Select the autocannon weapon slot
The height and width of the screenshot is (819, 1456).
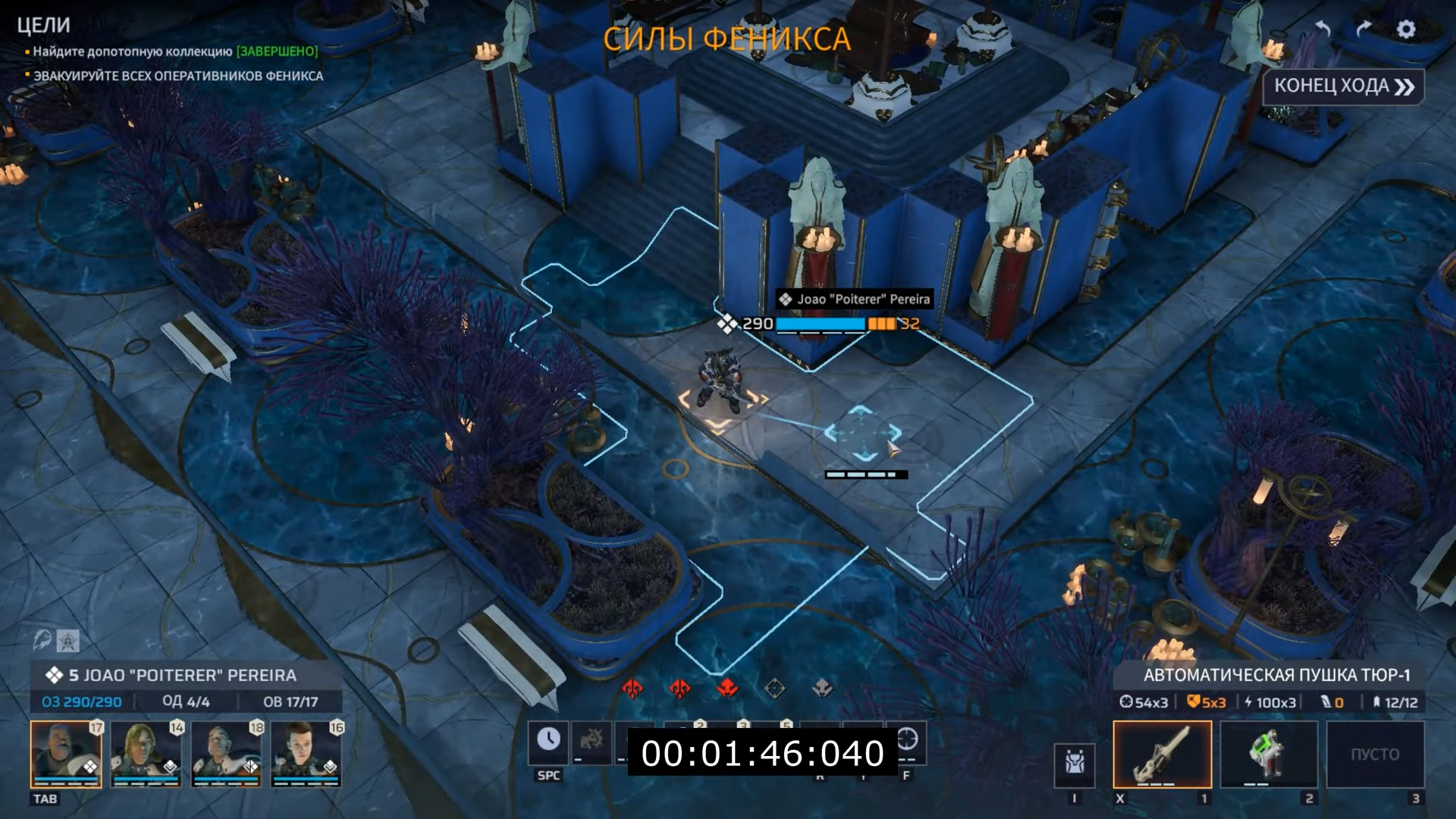tap(1162, 754)
